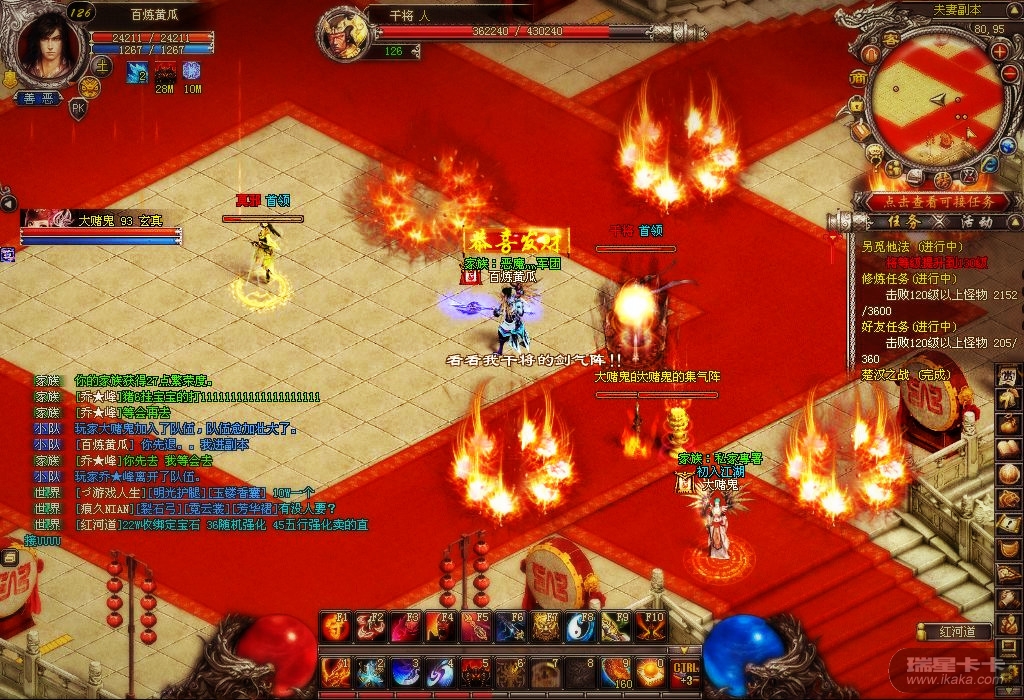
Task: Switch hotbar page with CTRL+3 button
Action: pyautogui.click(x=684, y=671)
